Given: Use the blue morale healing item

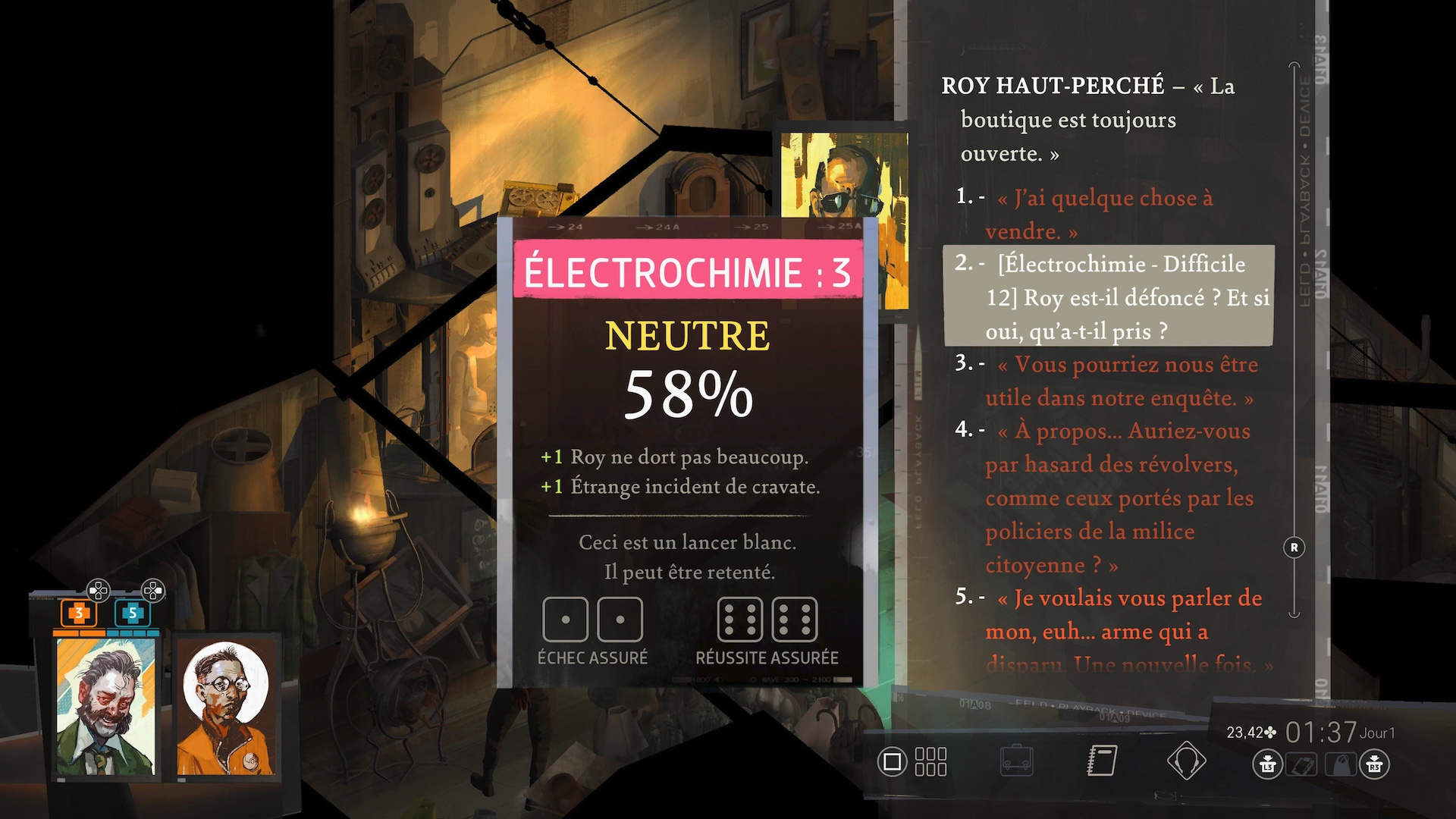Looking at the screenshot, I should coord(132,613).
